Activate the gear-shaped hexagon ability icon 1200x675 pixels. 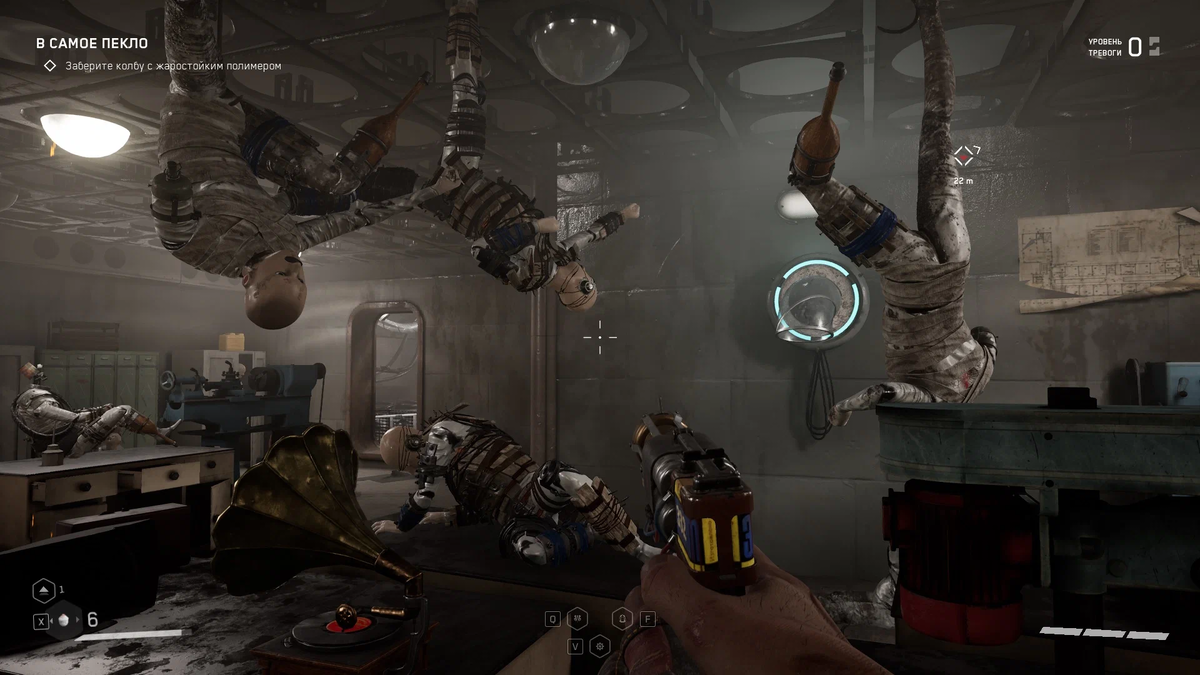(x=600, y=646)
